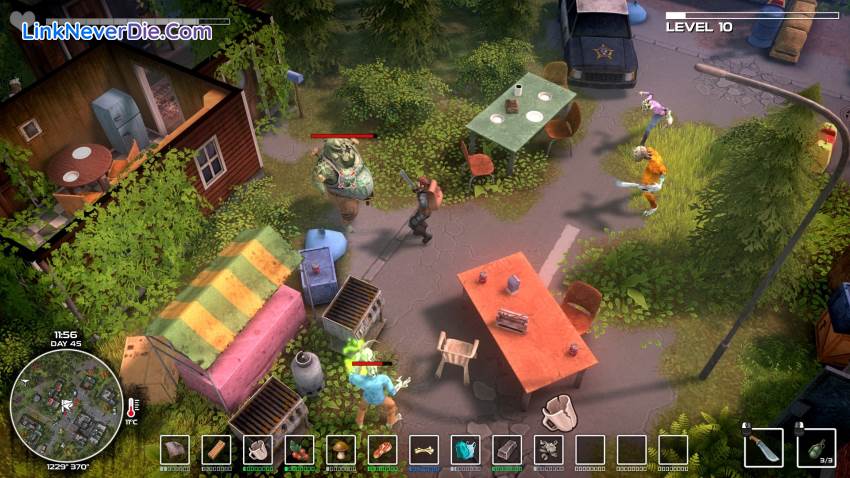Image resolution: width=850 pixels, height=478 pixels.
Task: Select the grenade slot showing 3/3
Action: 815,448
